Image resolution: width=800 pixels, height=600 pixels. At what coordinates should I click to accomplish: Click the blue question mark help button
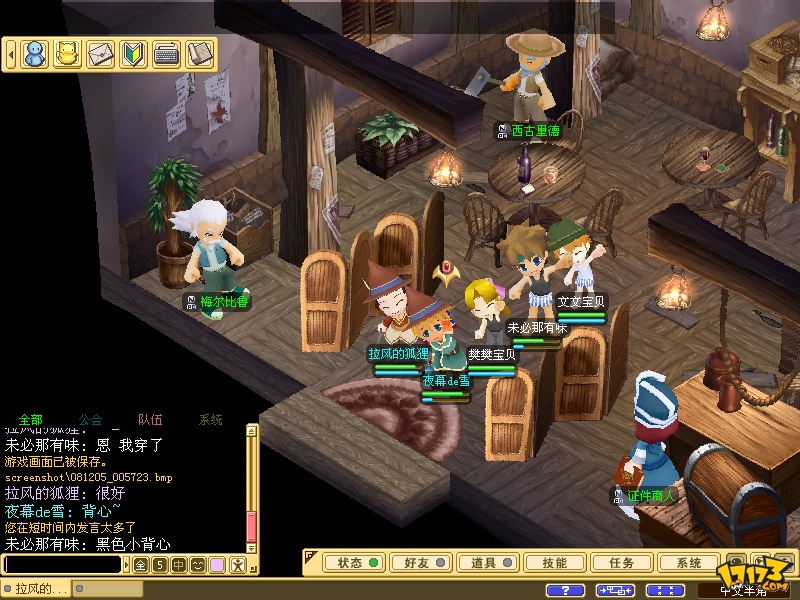coord(566,591)
